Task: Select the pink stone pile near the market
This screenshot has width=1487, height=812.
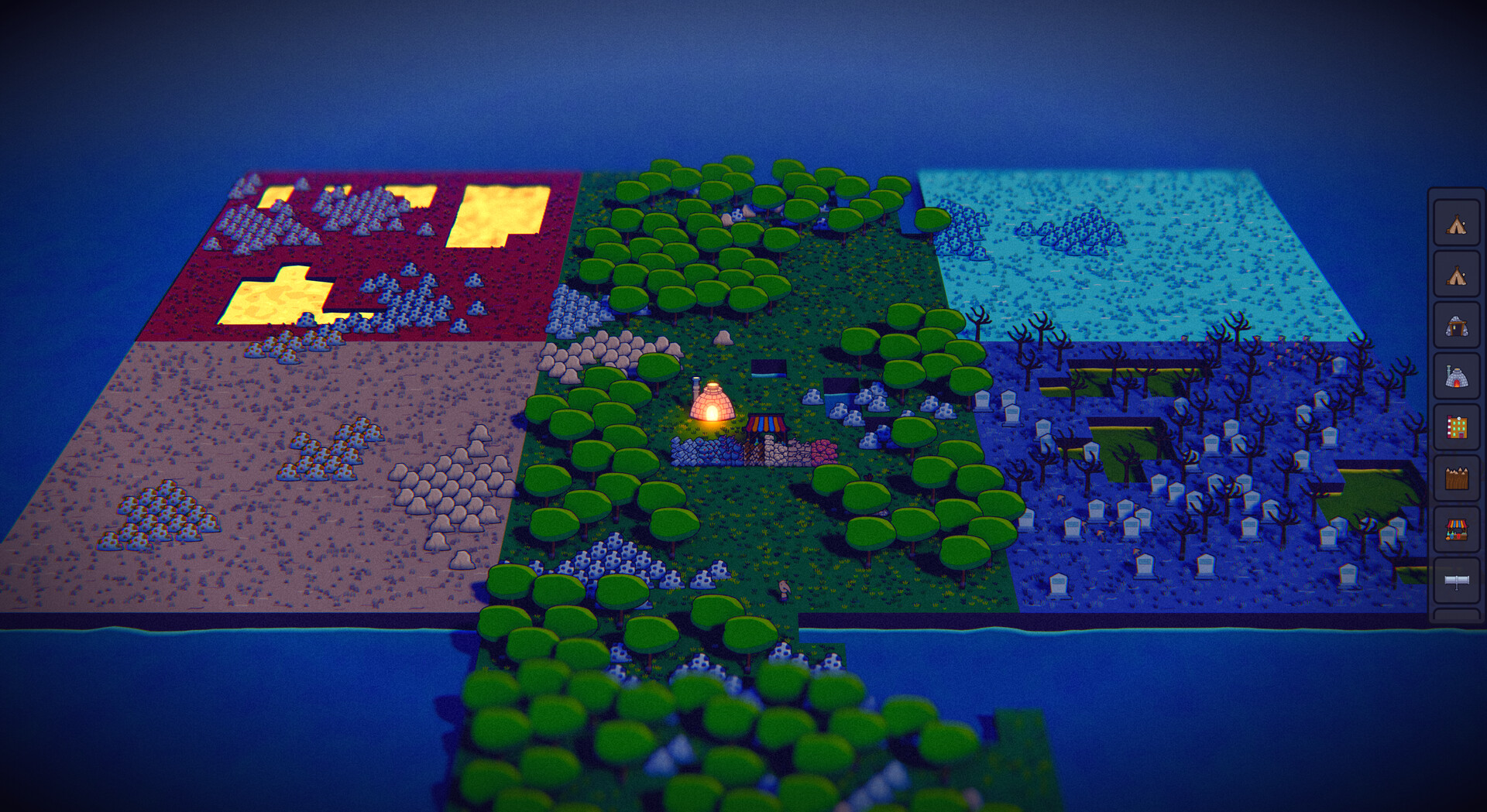Action: point(824,450)
